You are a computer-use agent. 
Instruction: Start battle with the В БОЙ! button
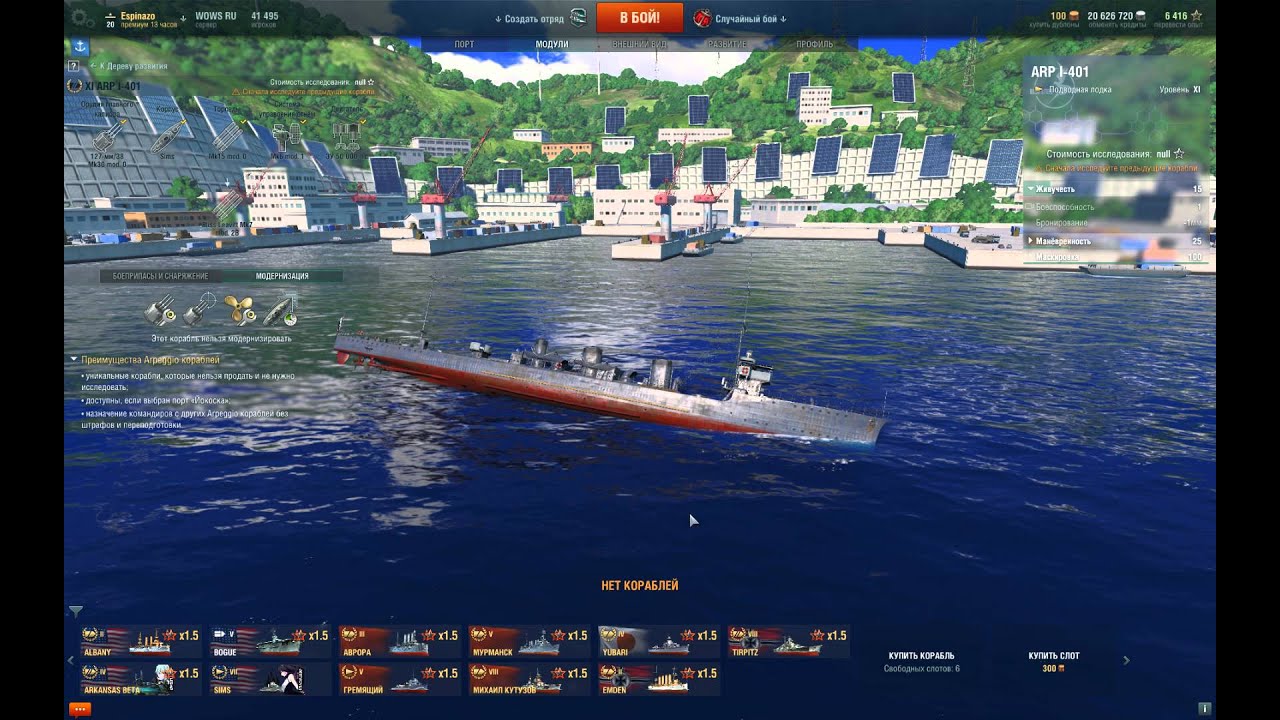point(639,18)
